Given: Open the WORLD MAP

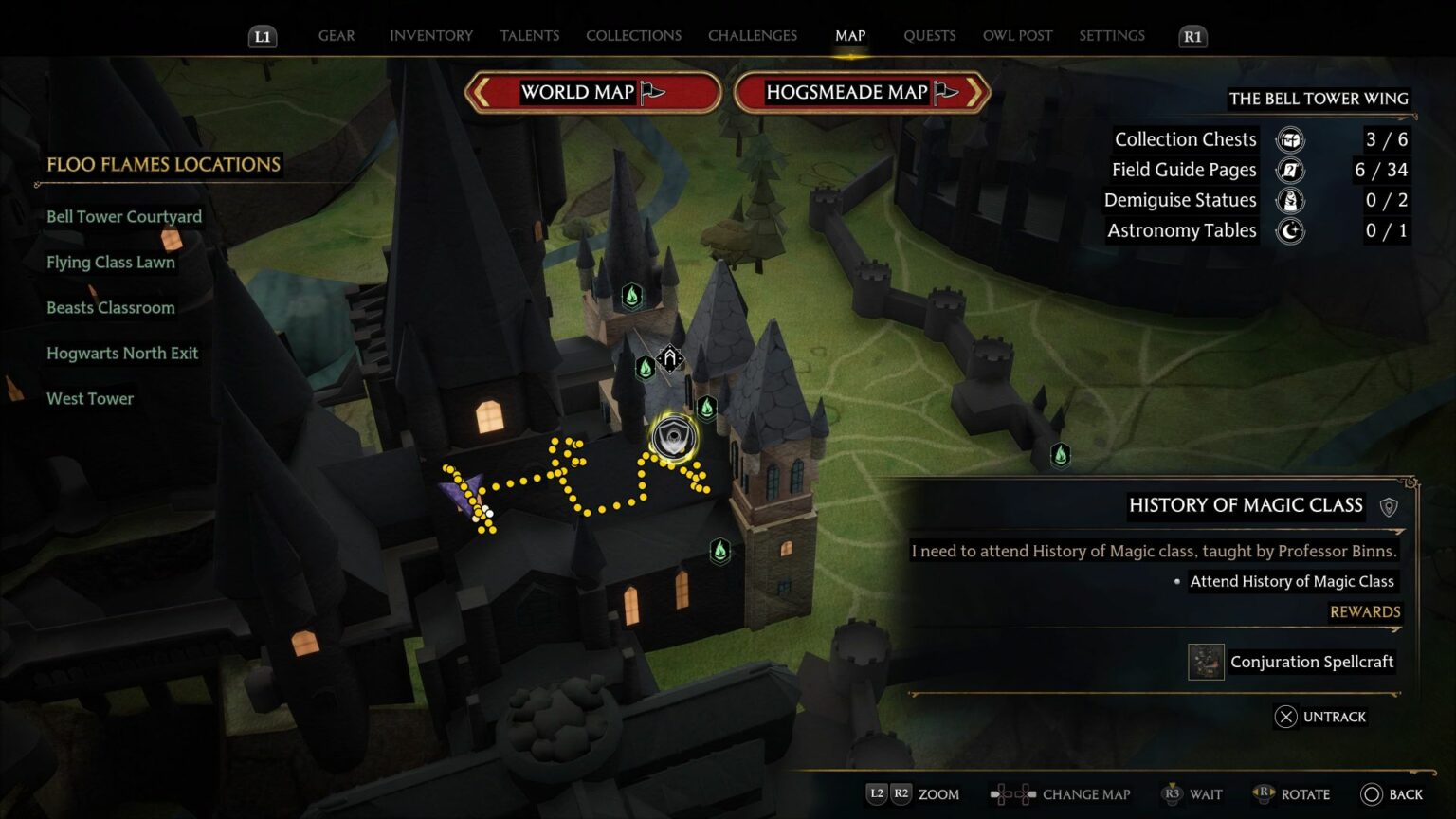Looking at the screenshot, I should [593, 92].
